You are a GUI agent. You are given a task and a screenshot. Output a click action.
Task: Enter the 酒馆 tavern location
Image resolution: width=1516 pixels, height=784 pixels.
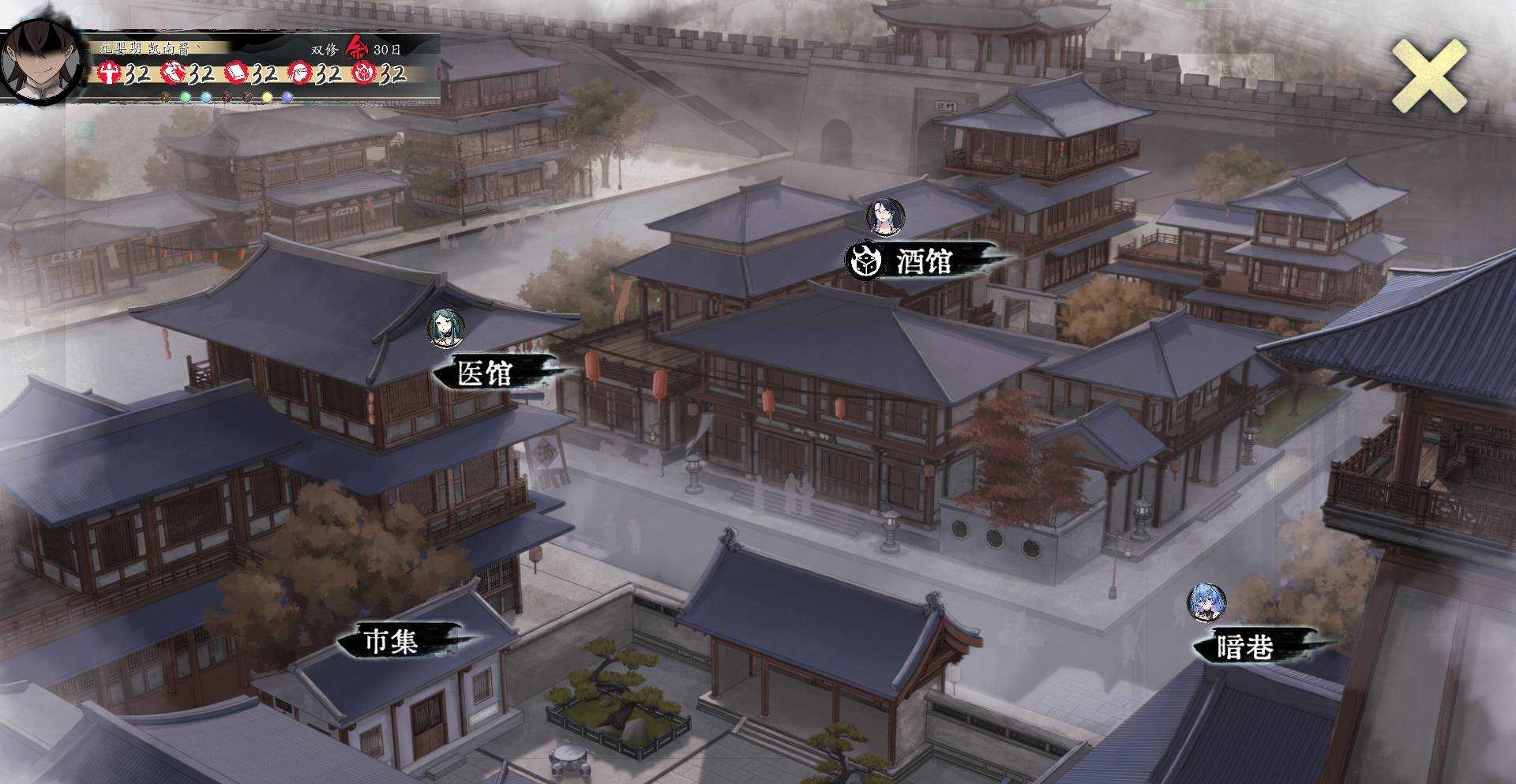click(x=925, y=261)
